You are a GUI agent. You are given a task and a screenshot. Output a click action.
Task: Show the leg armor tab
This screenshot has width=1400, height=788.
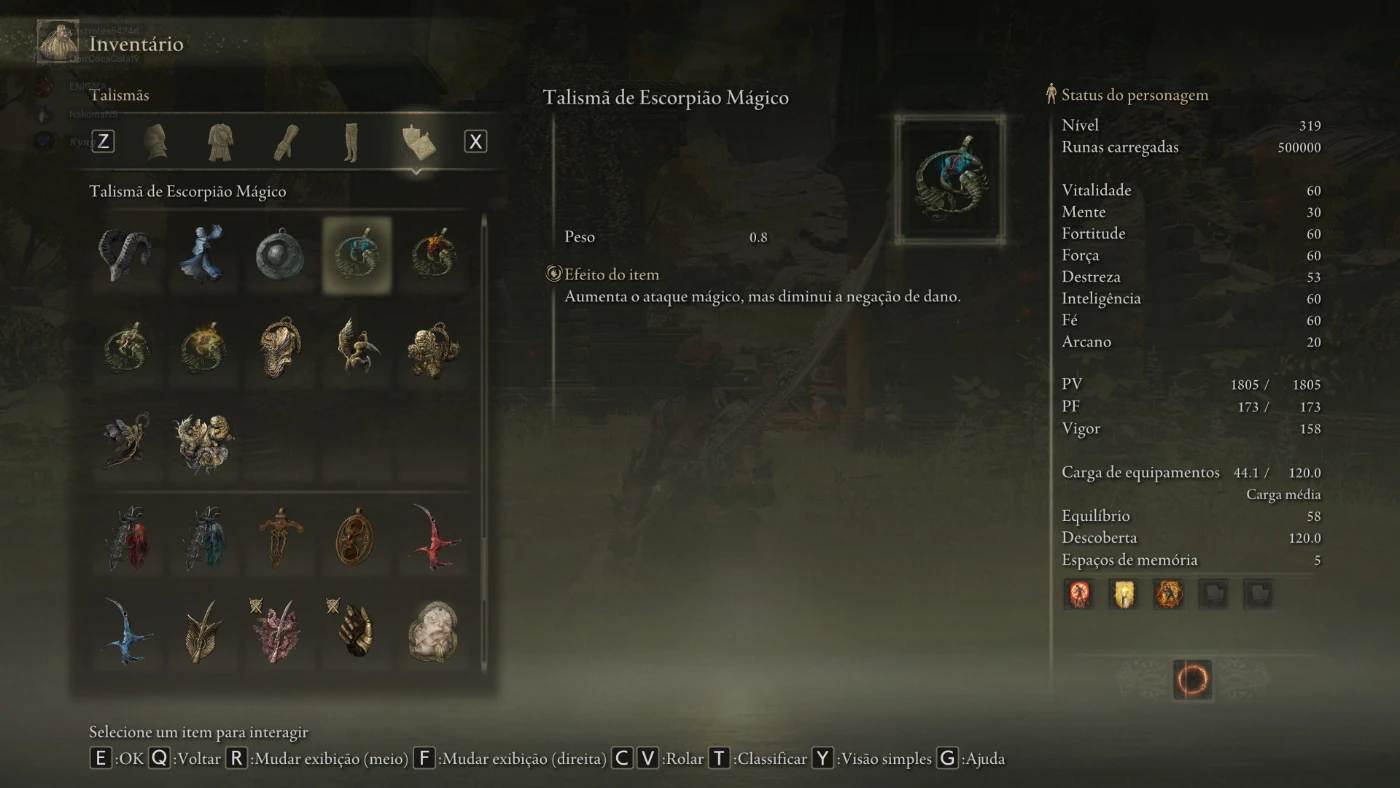pyautogui.click(x=350, y=142)
